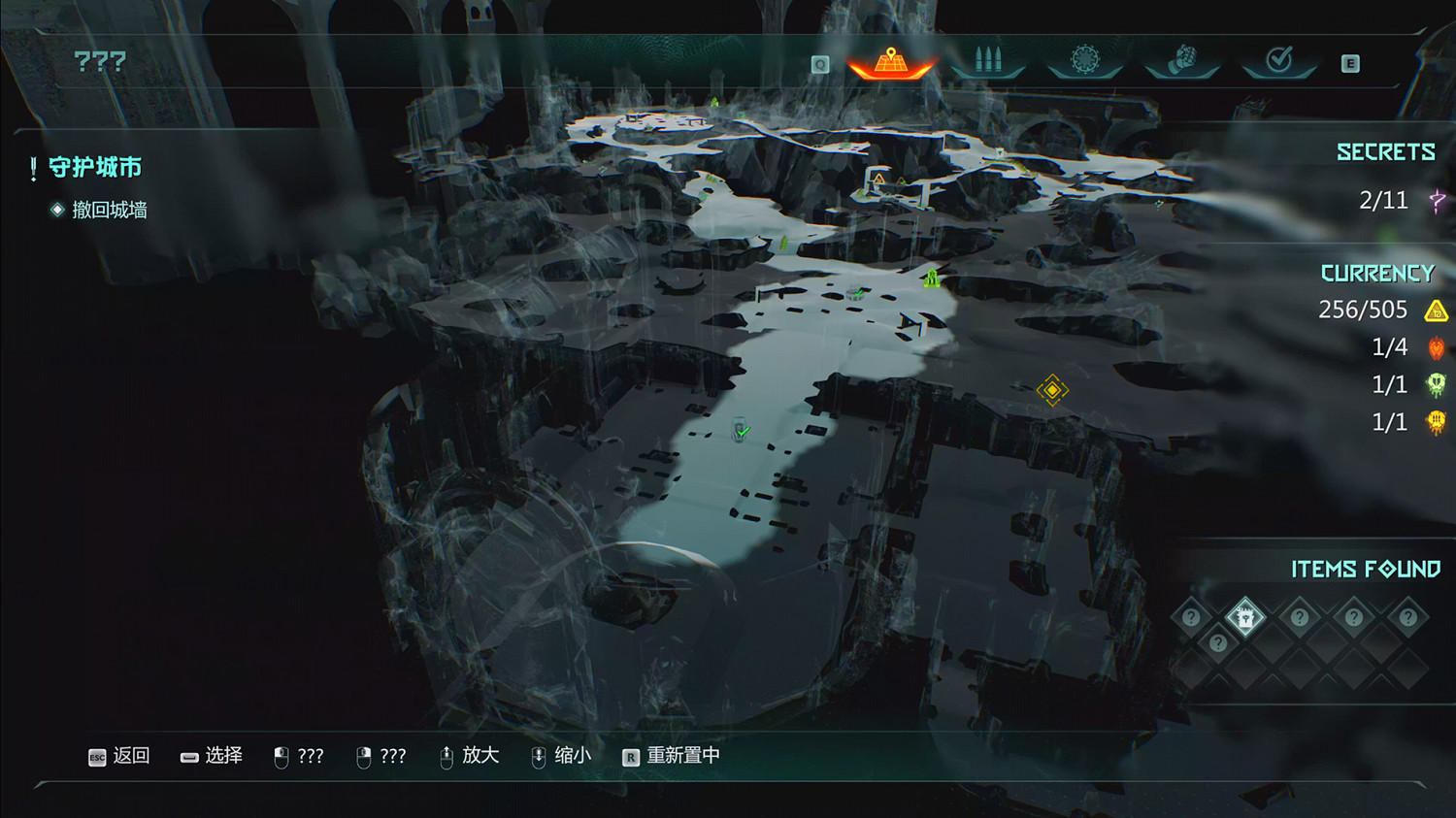1456x818 pixels.
Task: Select the Currency section header
Action: click(x=1378, y=273)
